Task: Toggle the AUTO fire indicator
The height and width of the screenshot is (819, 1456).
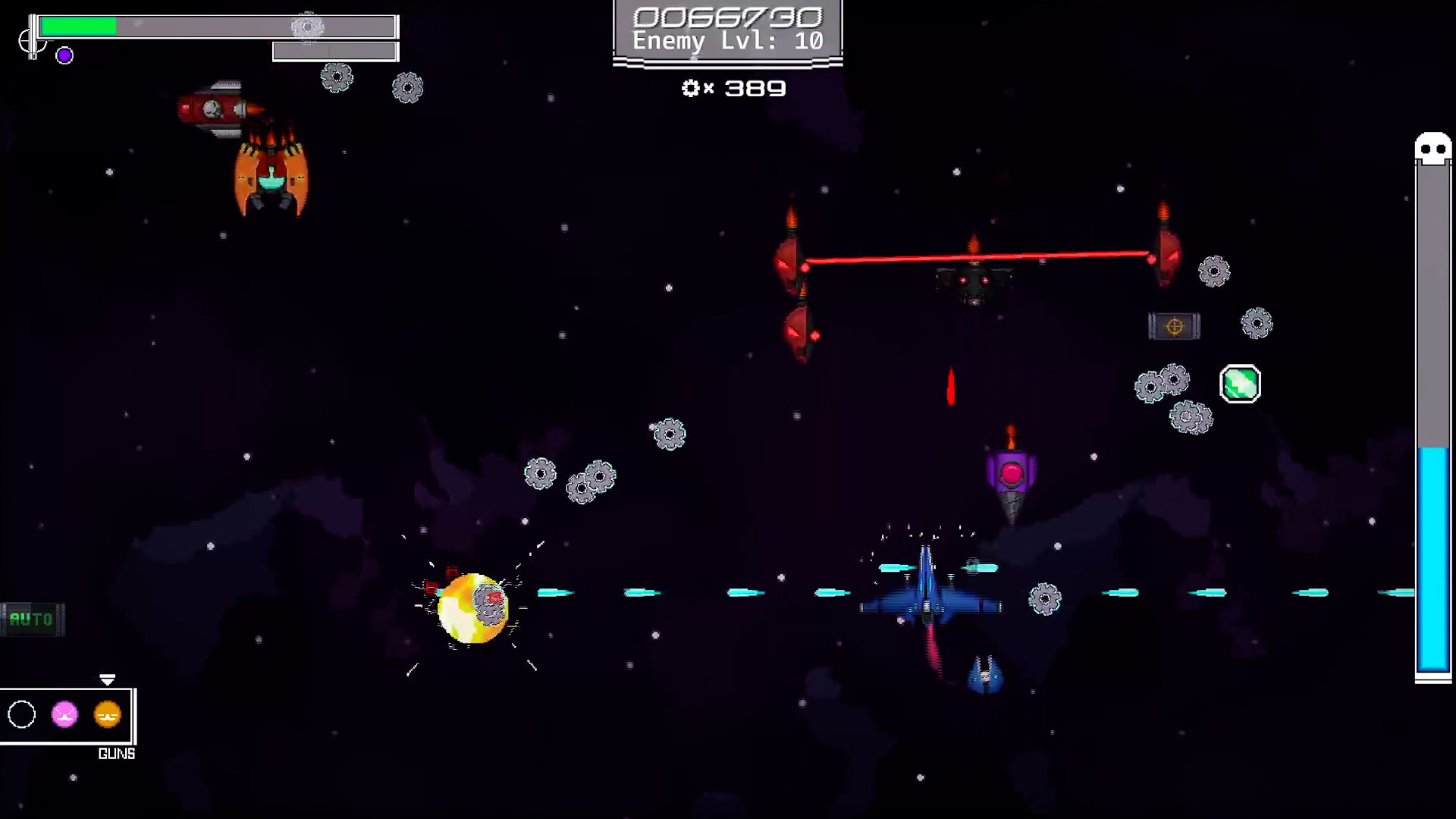Action: point(32,620)
